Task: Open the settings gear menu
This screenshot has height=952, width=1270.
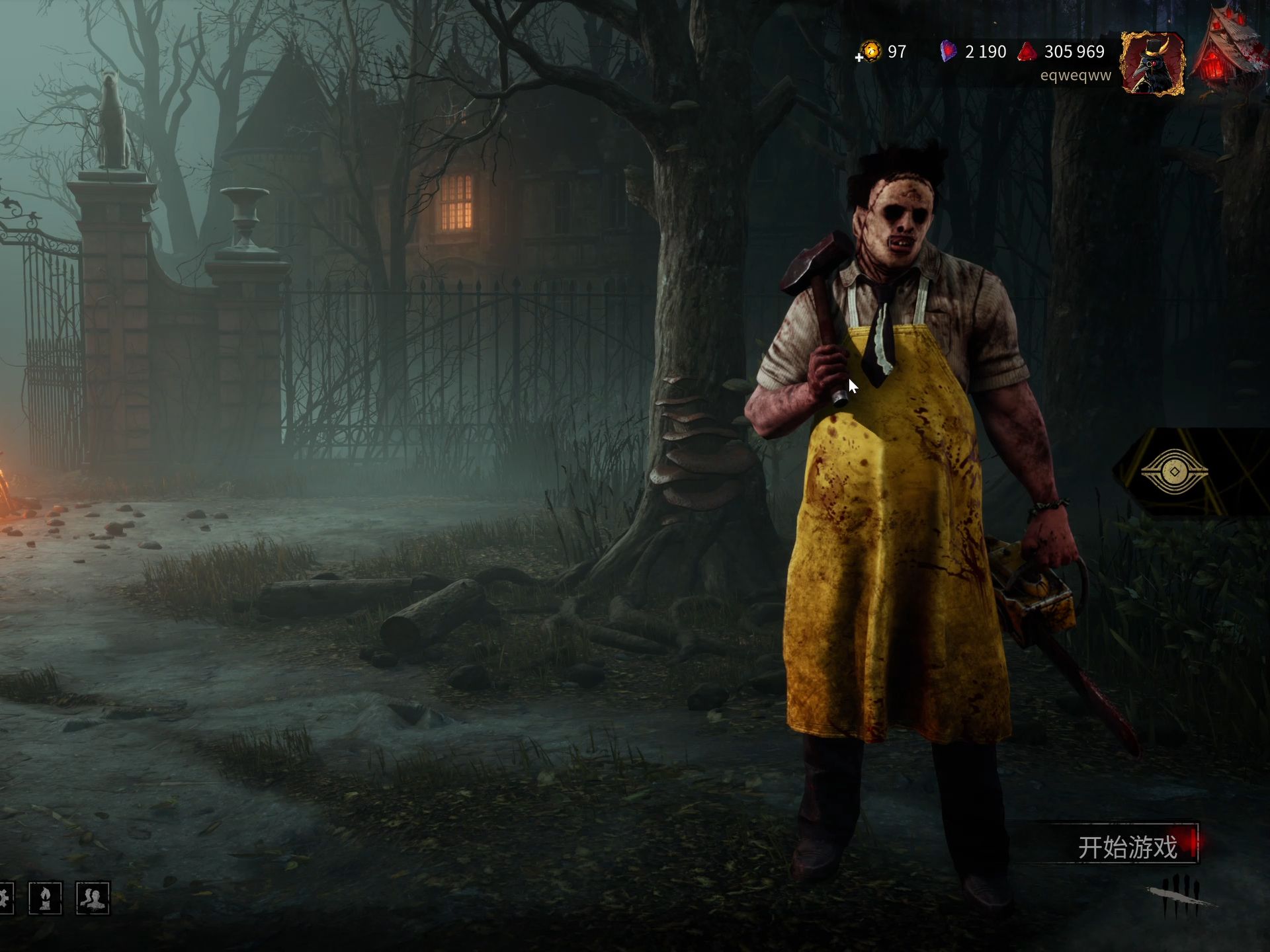Action: pos(4,898)
